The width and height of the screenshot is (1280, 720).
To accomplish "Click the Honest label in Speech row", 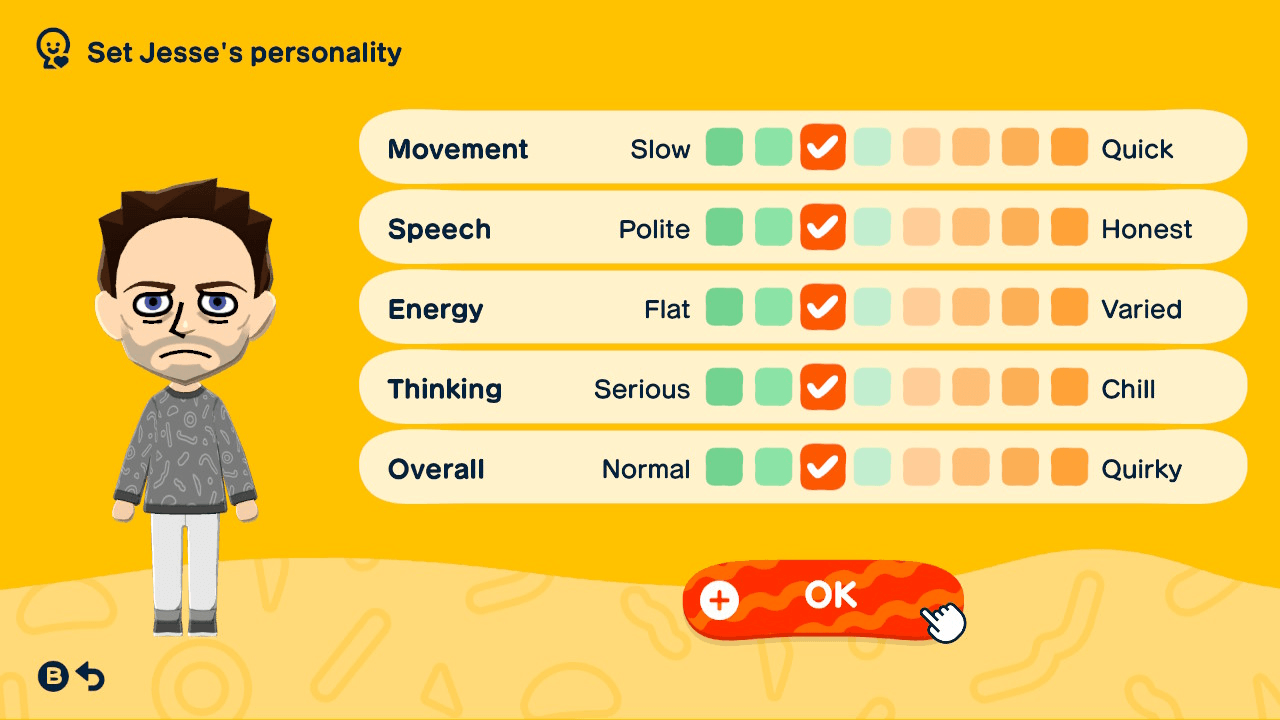I will (1147, 227).
